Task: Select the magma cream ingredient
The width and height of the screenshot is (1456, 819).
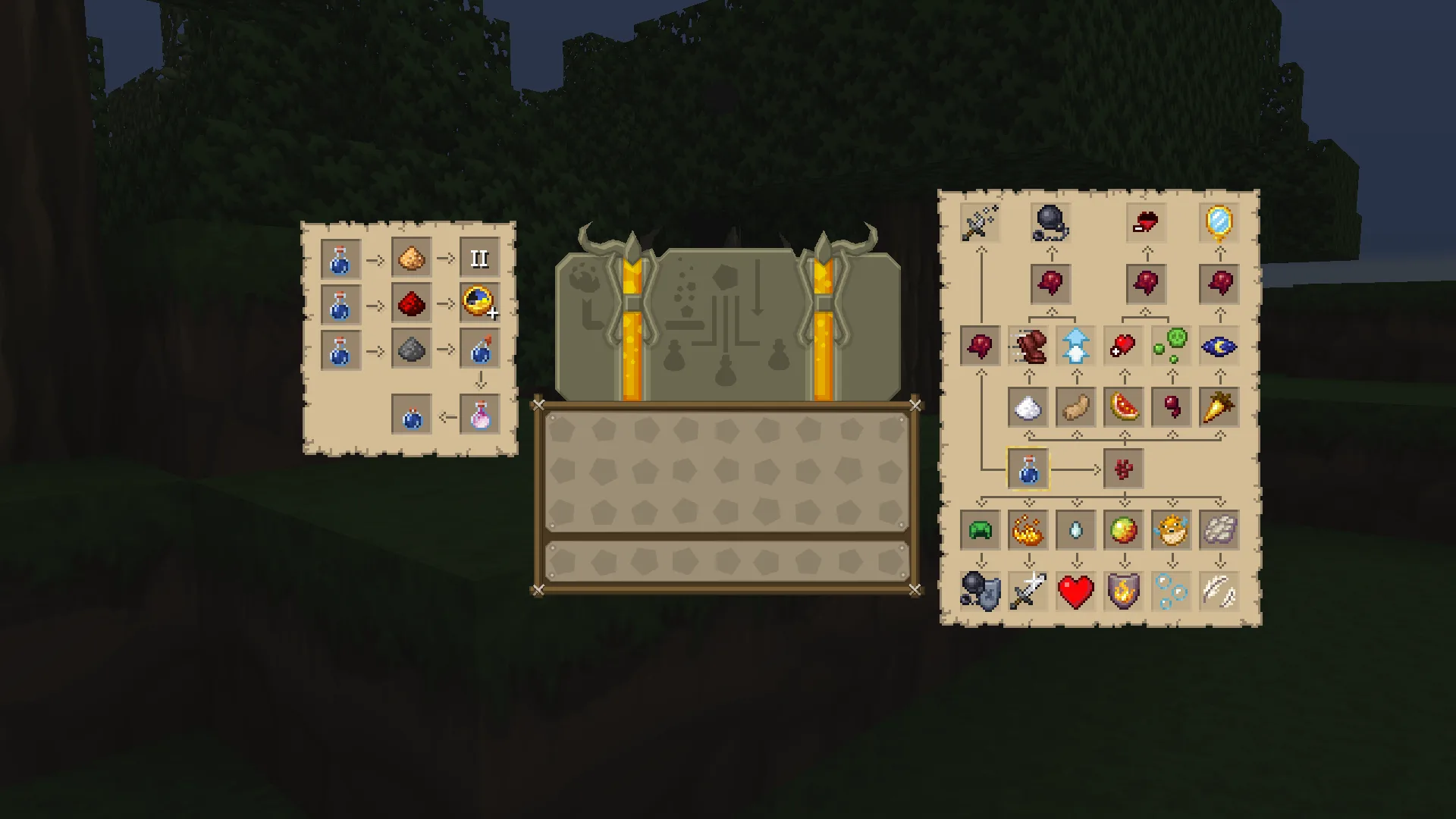Action: (x=1123, y=529)
